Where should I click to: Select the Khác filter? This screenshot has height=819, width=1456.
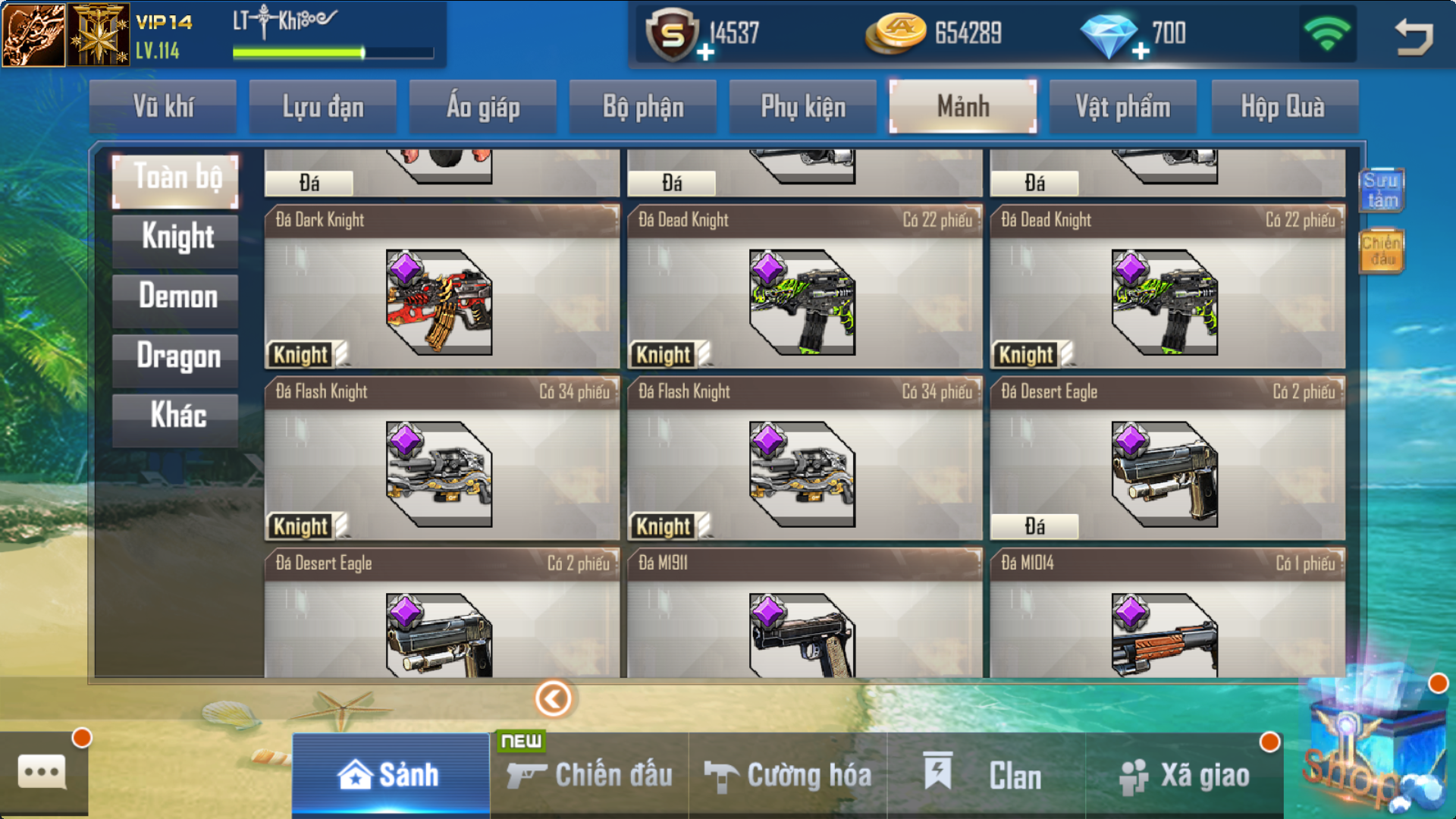point(177,416)
